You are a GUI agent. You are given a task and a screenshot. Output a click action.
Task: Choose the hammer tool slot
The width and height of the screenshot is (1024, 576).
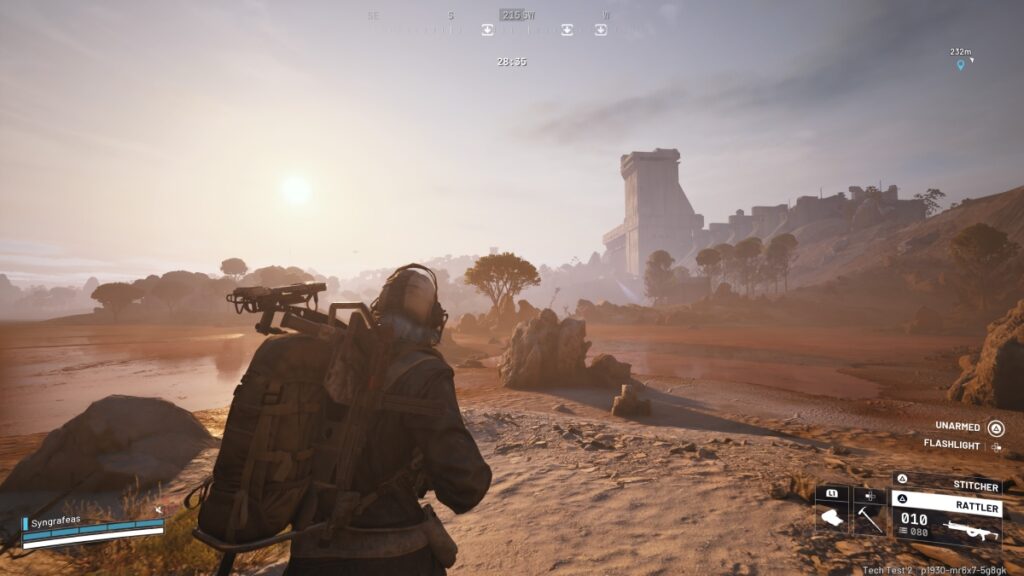click(869, 518)
